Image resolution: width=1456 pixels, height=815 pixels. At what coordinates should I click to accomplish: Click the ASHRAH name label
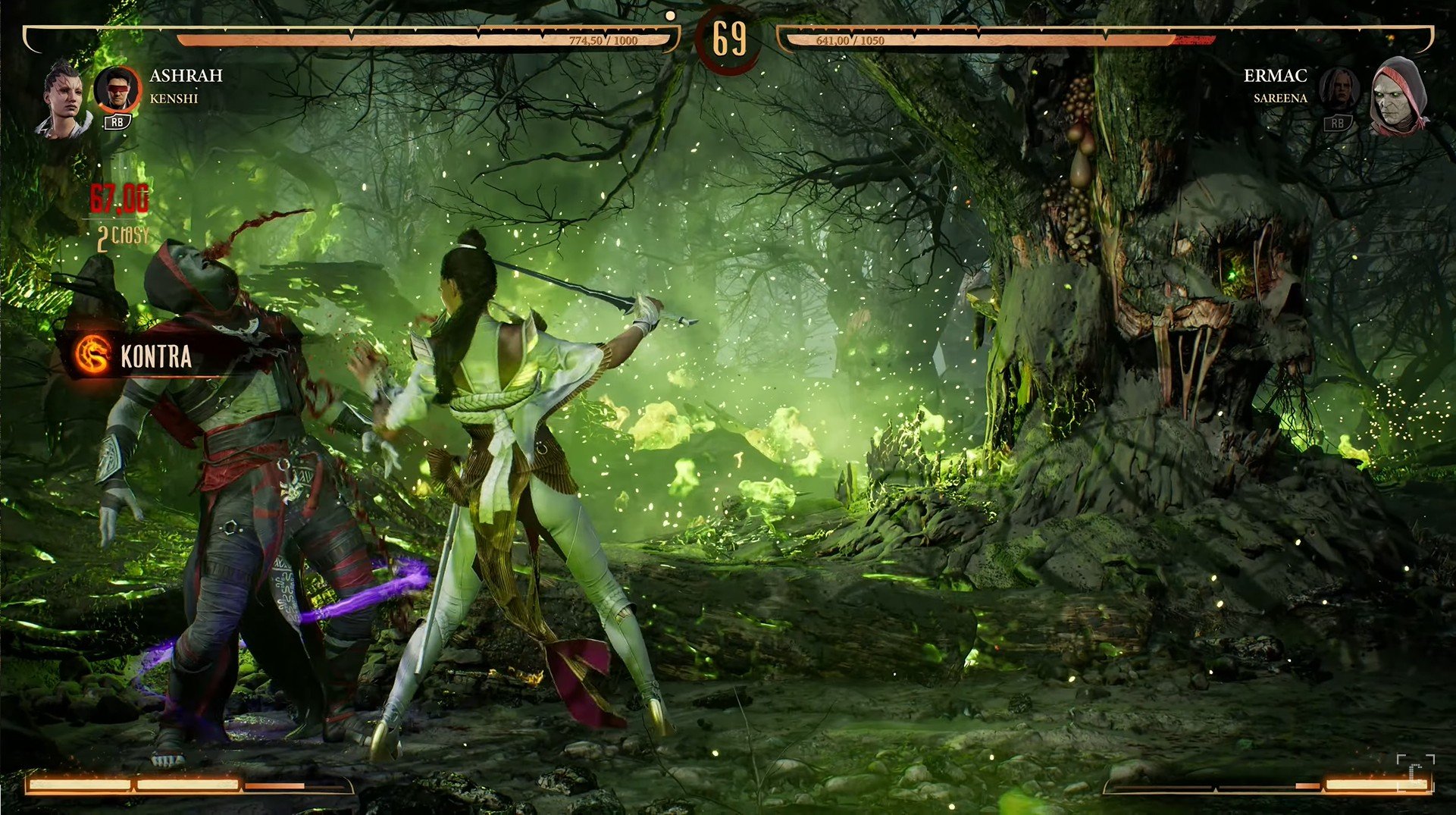[186, 76]
